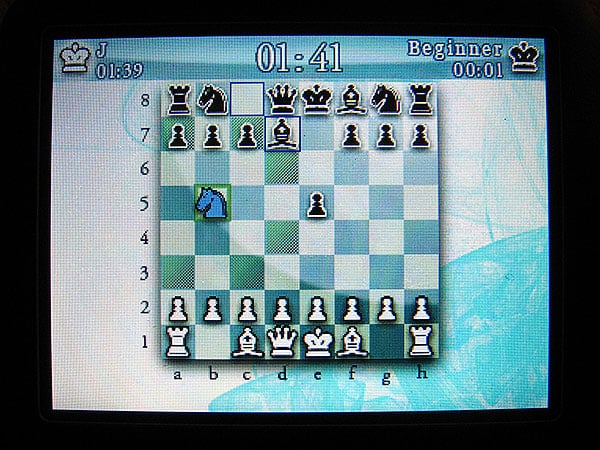600x450 pixels.
Task: Select the white rook on h1
Action: tap(421, 342)
